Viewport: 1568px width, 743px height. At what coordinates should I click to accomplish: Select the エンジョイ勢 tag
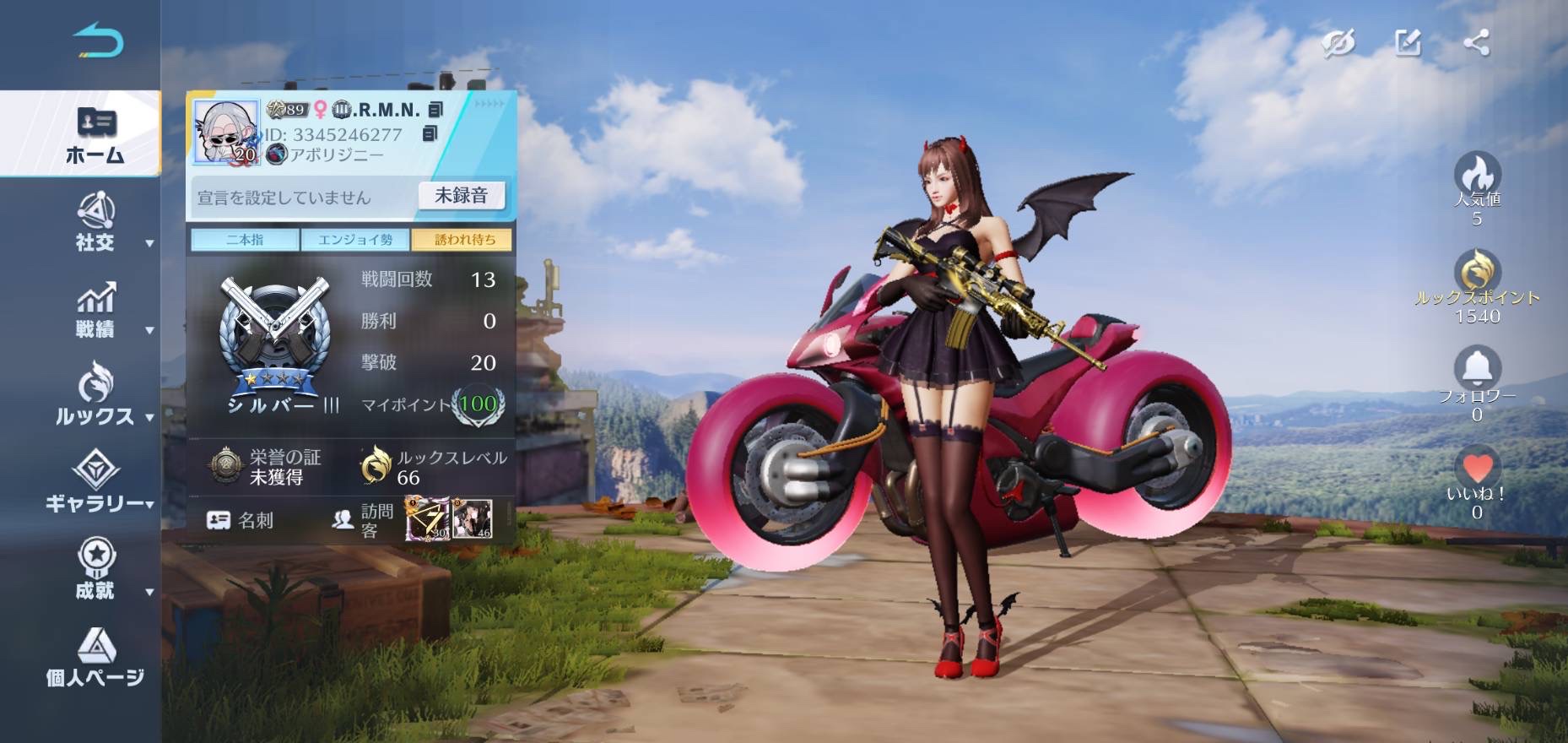coord(355,240)
